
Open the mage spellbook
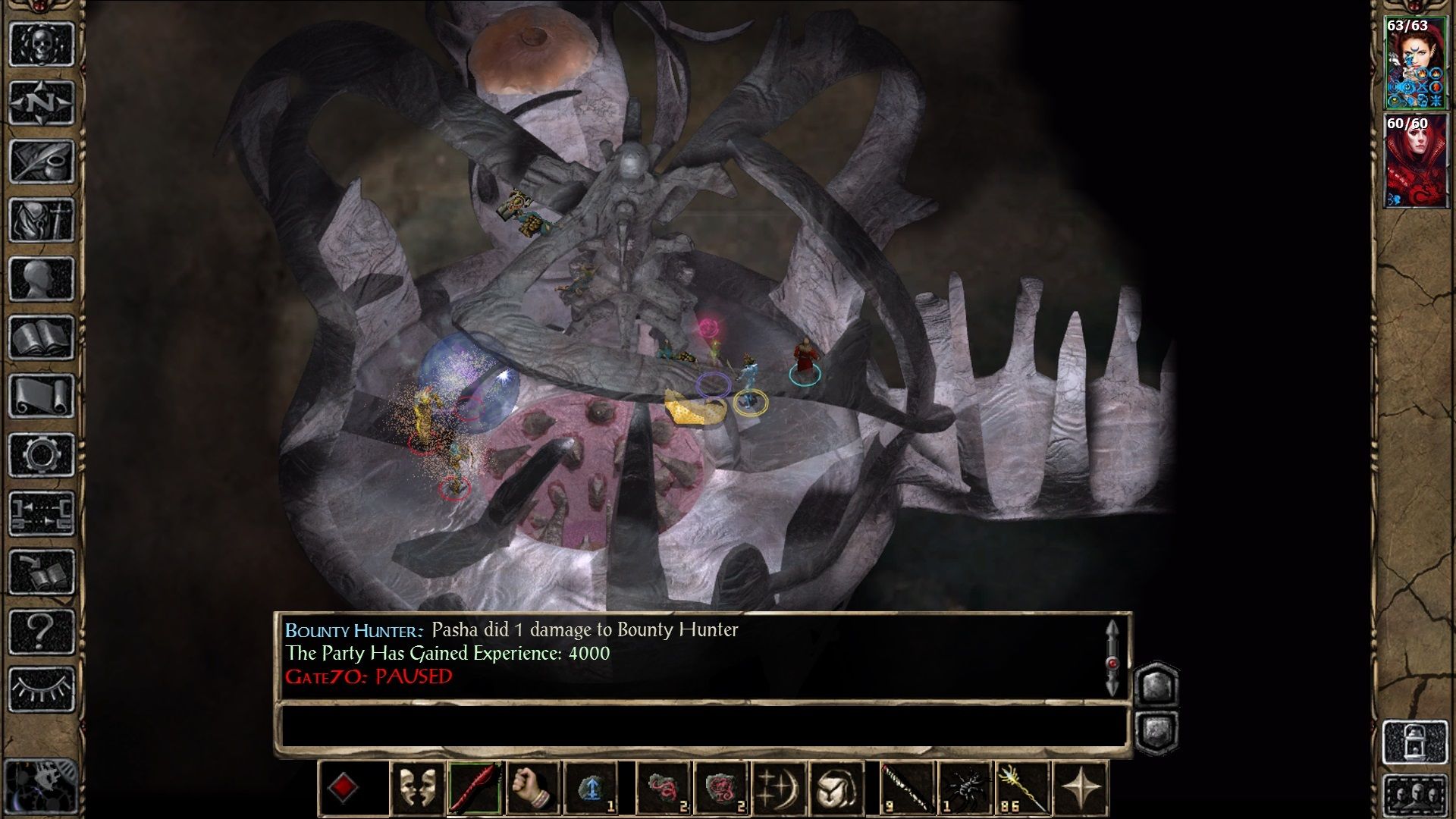42,337
